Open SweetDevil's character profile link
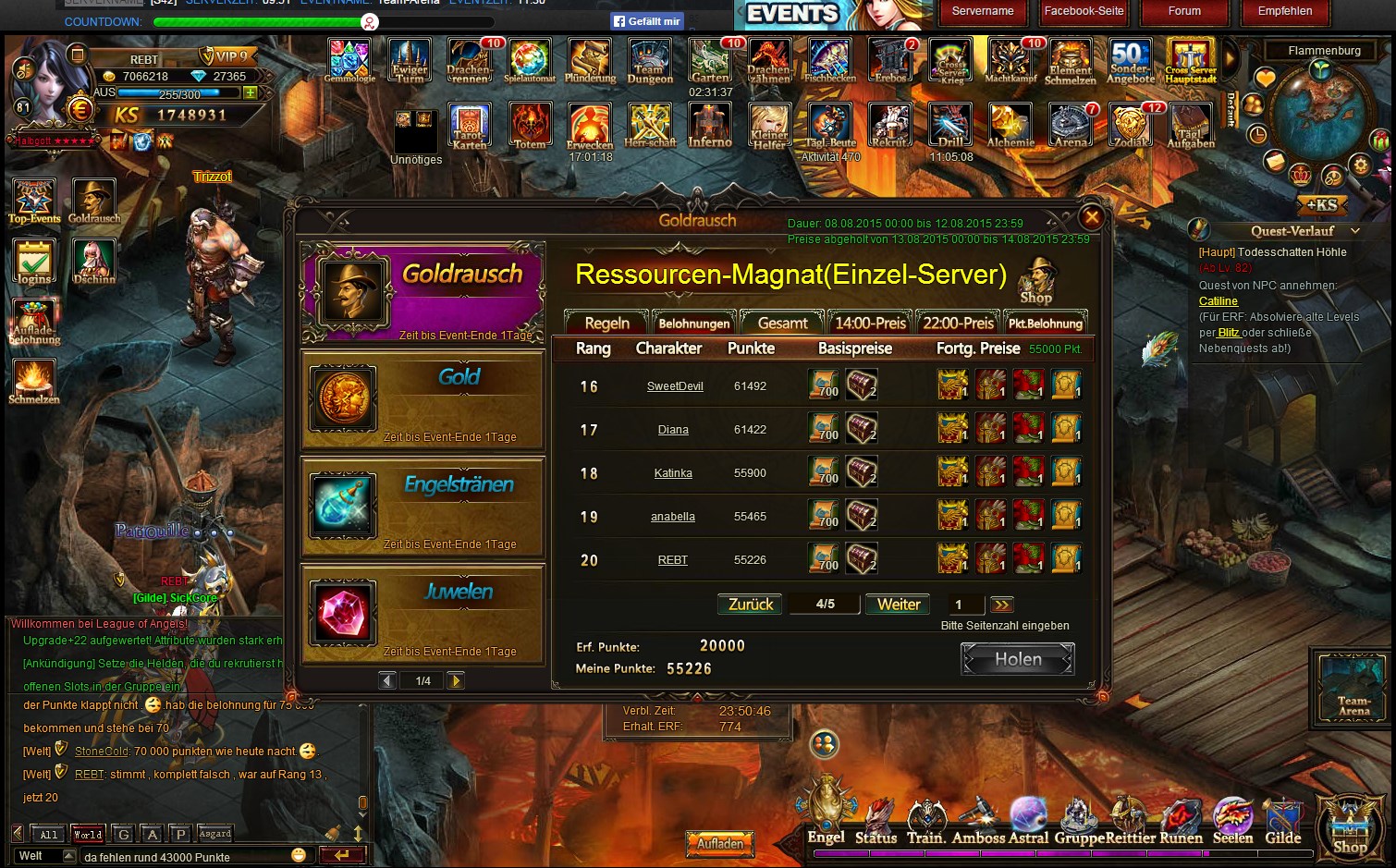Screen dimensions: 1396x868 click(x=675, y=386)
